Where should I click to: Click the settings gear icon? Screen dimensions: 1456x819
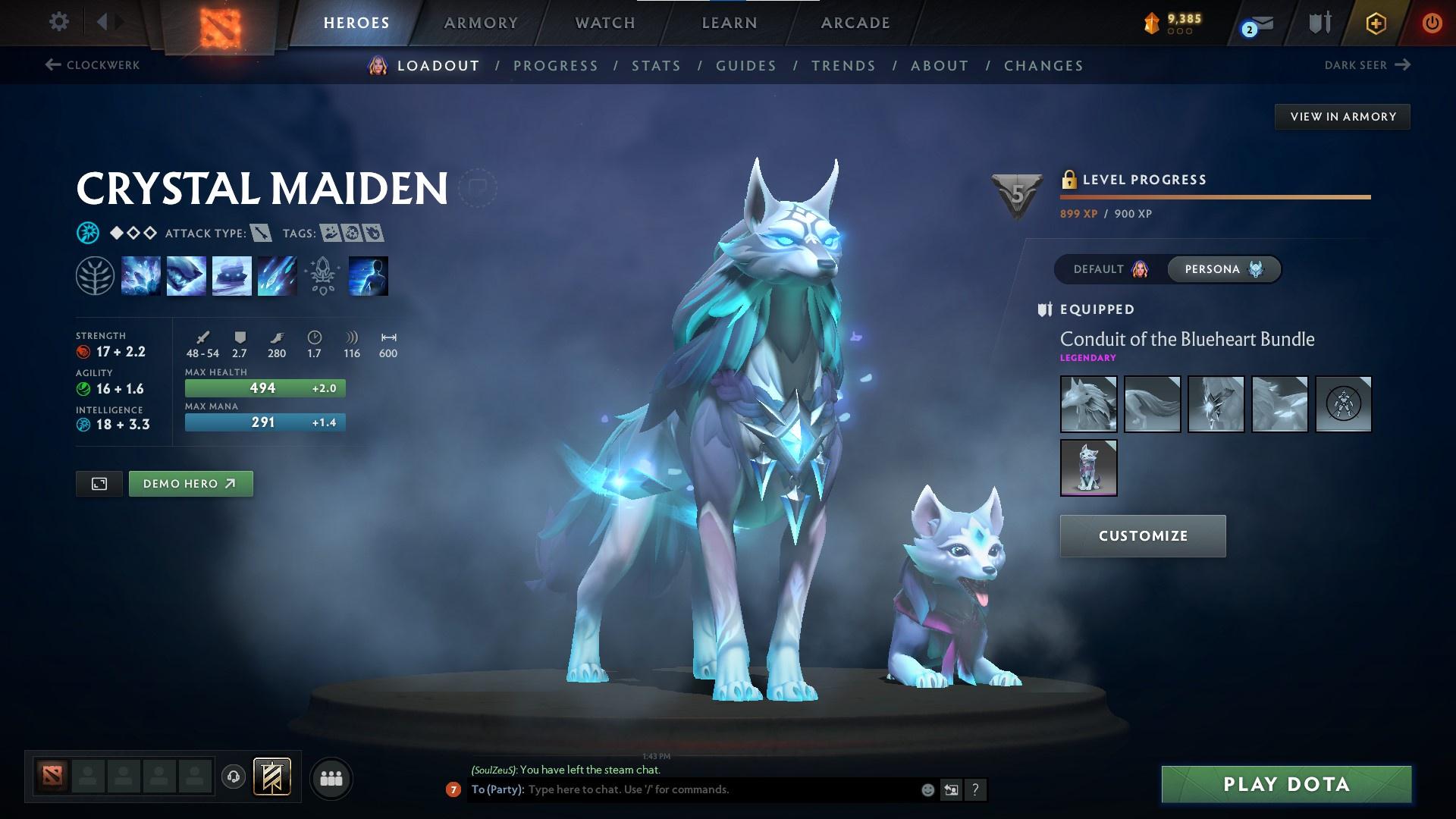59,22
